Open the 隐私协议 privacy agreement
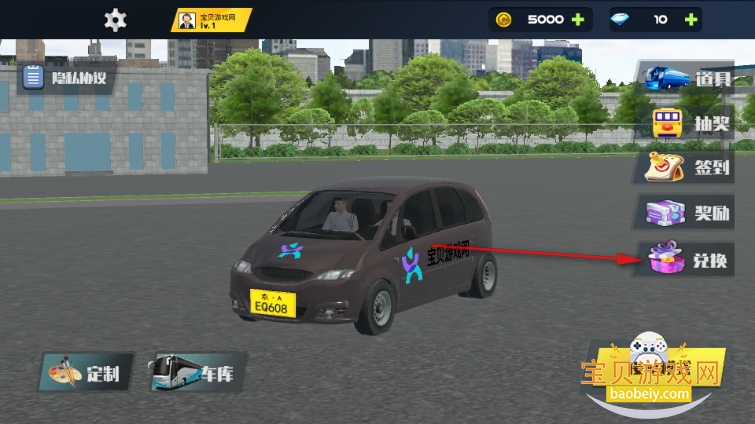The height and width of the screenshot is (424, 755). [66, 77]
